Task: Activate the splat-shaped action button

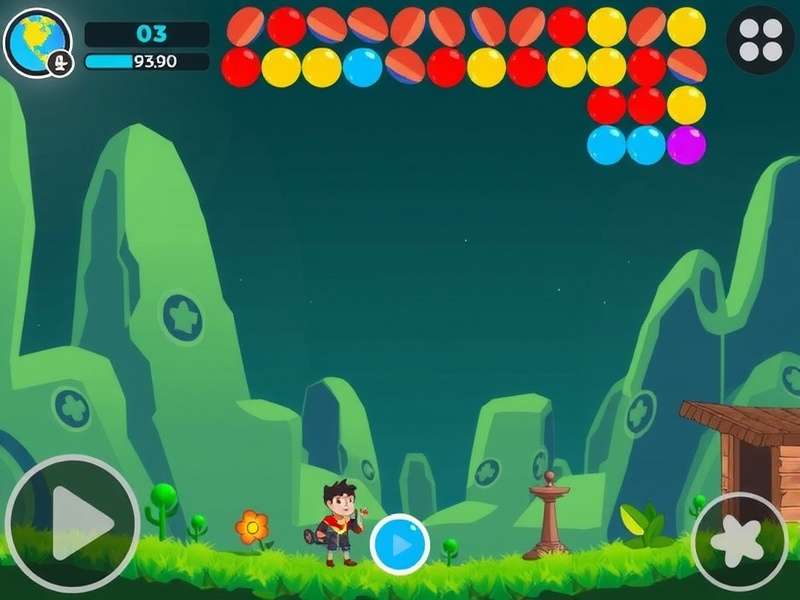Action: [740, 541]
